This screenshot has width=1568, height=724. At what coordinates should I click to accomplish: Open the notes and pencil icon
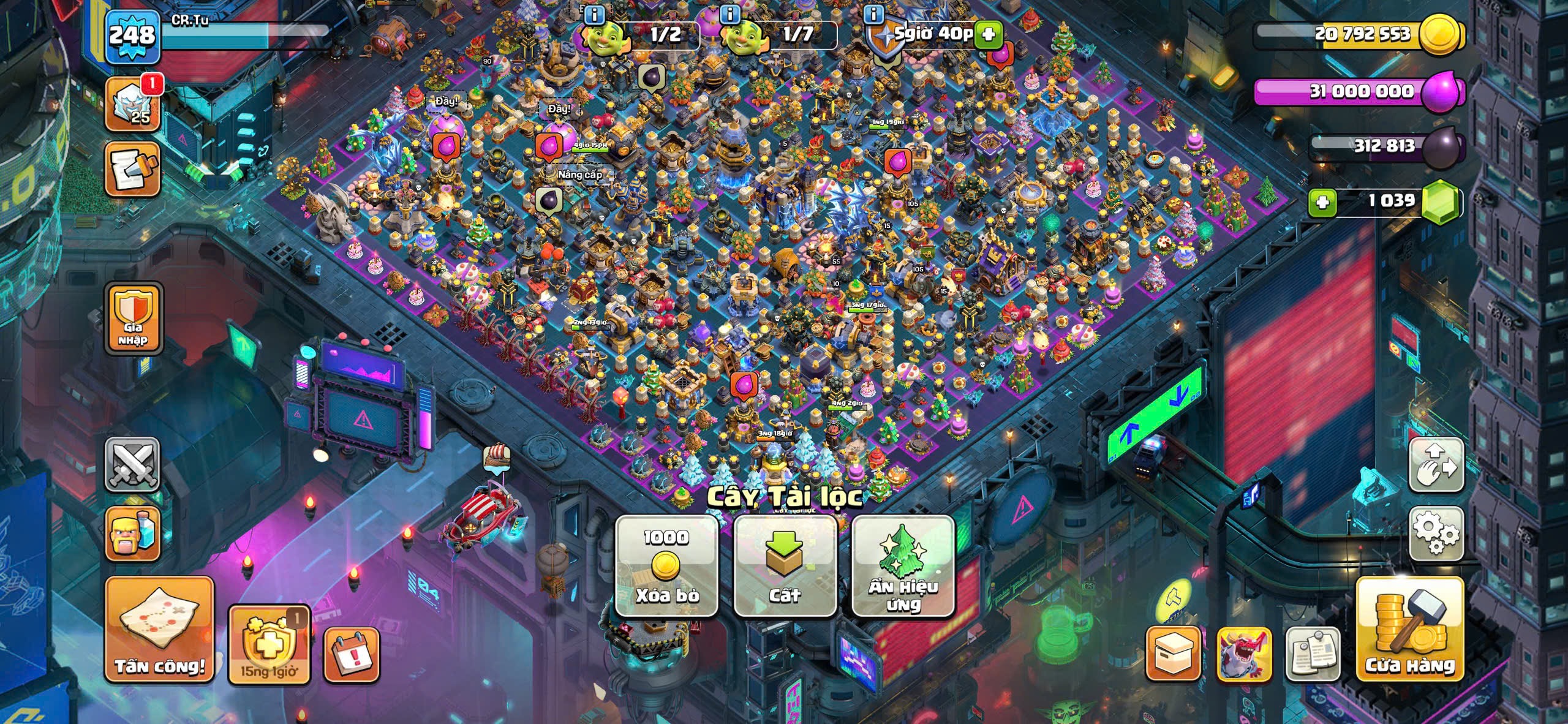pos(132,170)
